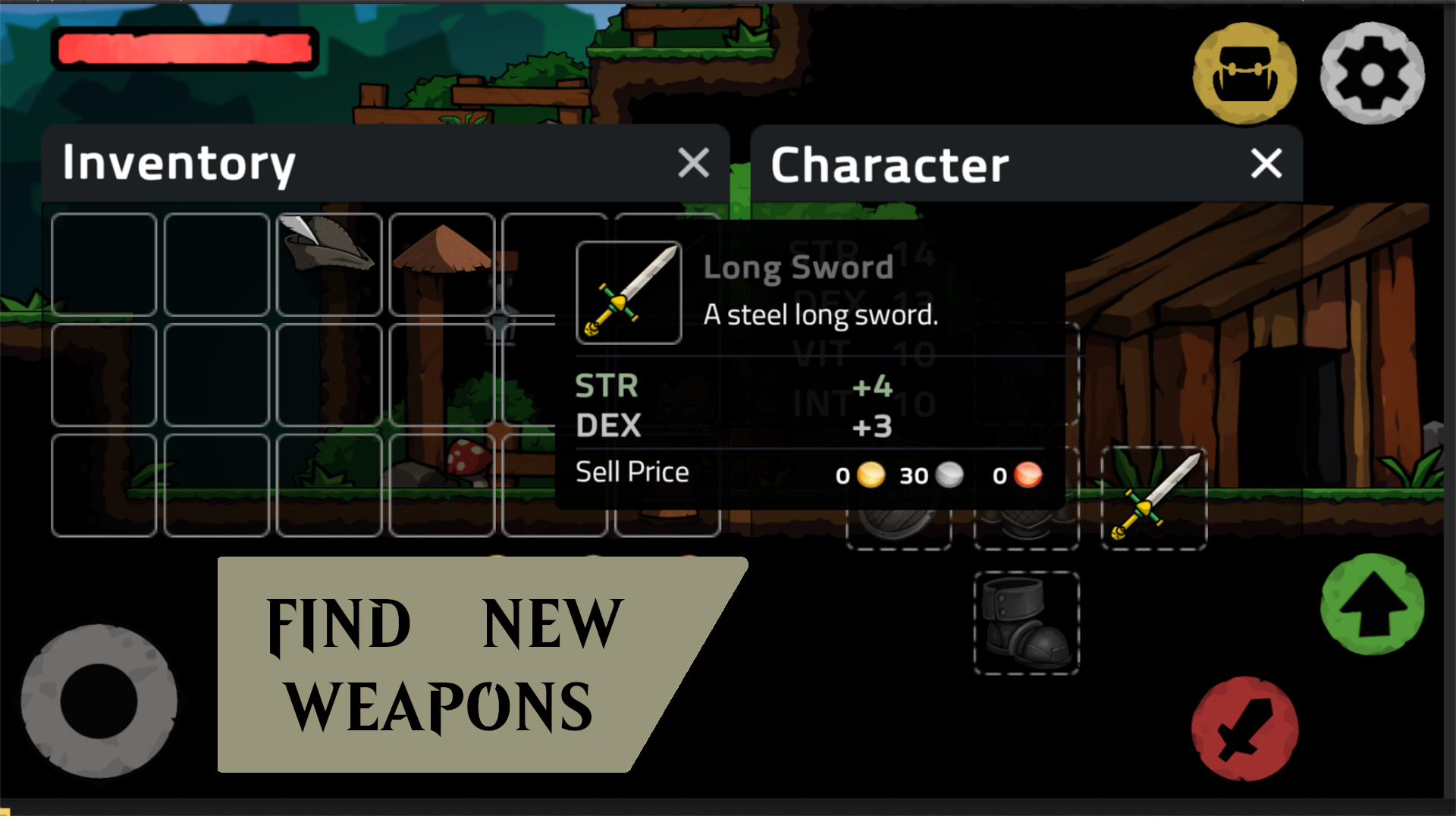Viewport: 1456px width, 819px height.
Task: Select the equipped Long Sword slot
Action: coord(1154,497)
